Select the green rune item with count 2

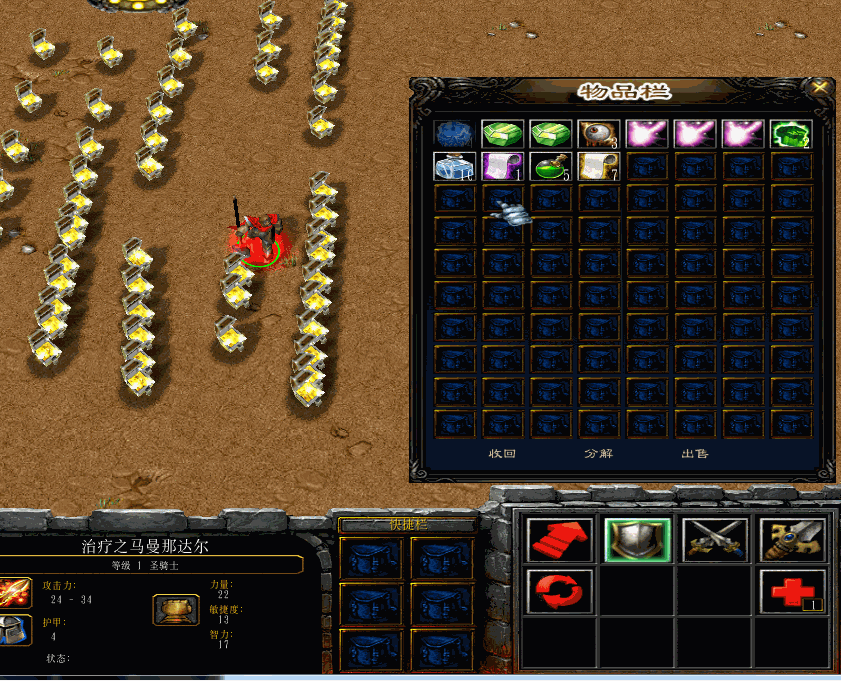point(791,134)
